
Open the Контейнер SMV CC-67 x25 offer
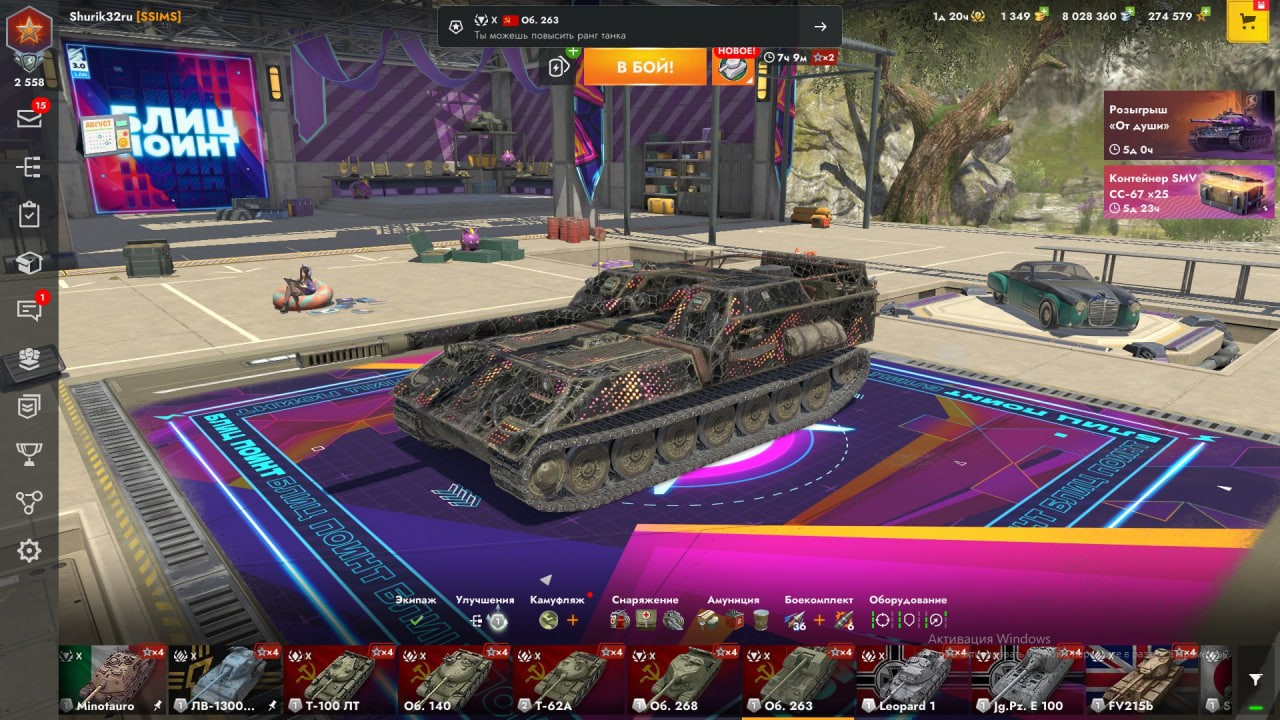point(1189,191)
